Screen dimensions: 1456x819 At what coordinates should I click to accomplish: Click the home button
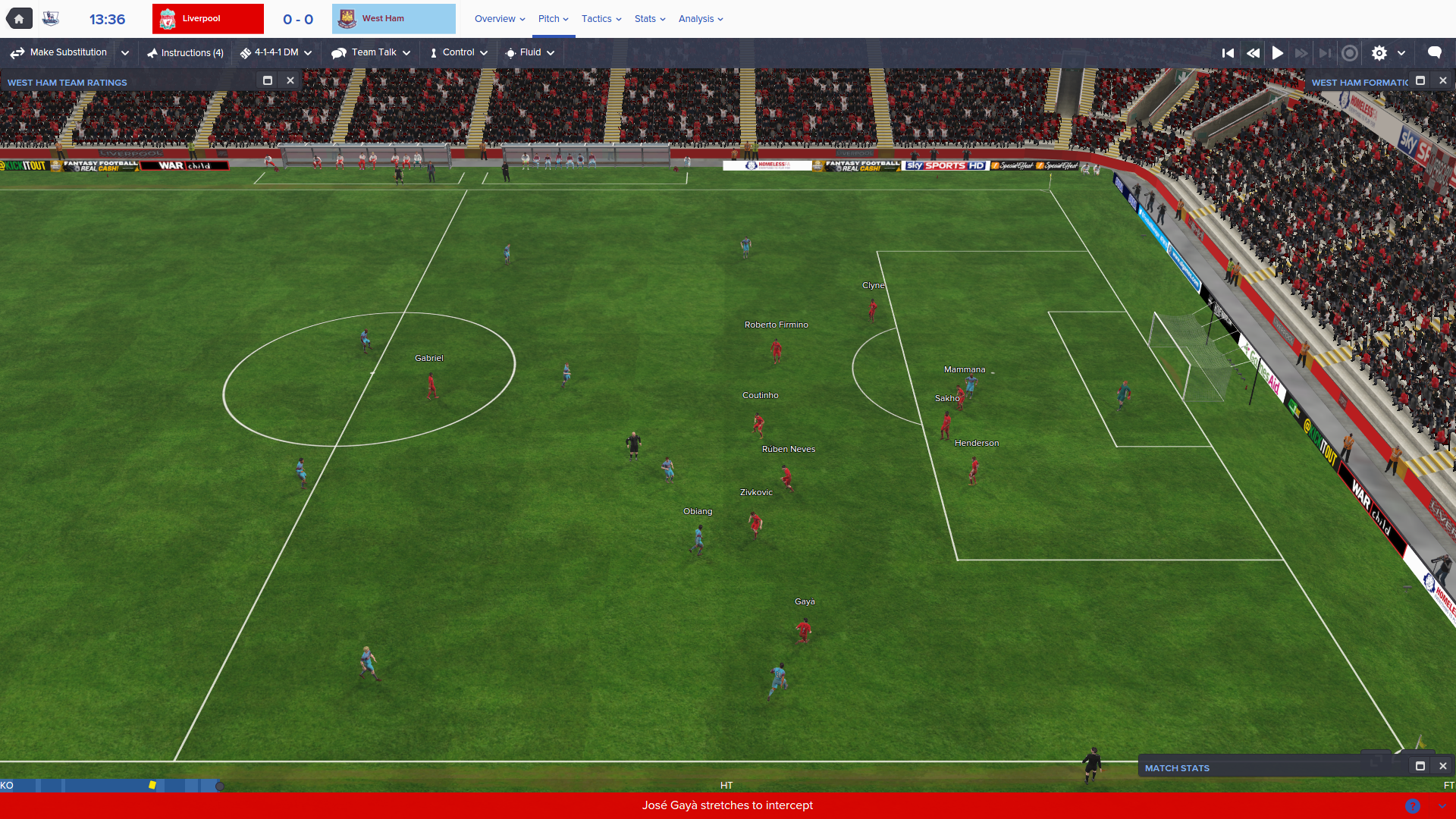[19, 19]
